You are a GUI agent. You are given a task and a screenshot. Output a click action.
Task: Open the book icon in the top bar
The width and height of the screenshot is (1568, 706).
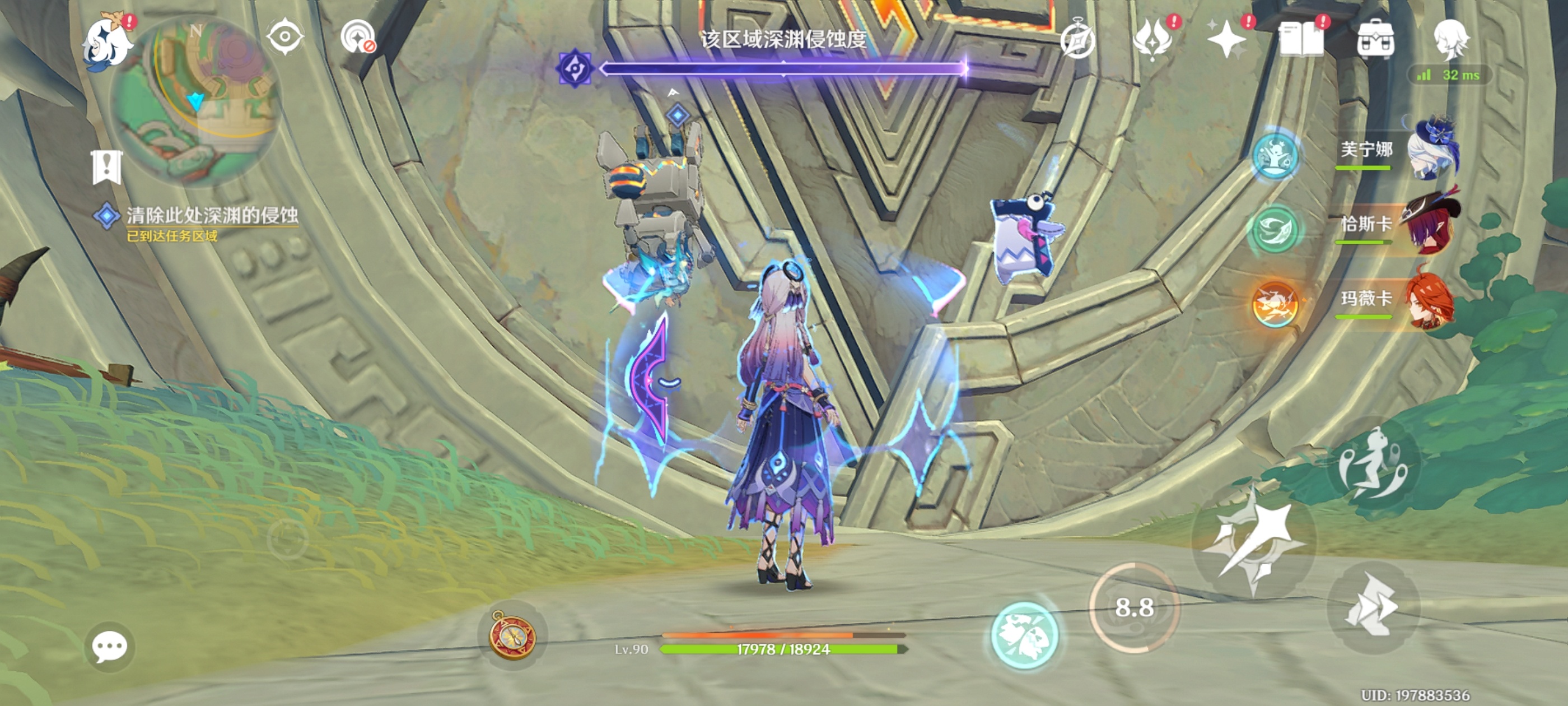[x=1301, y=40]
